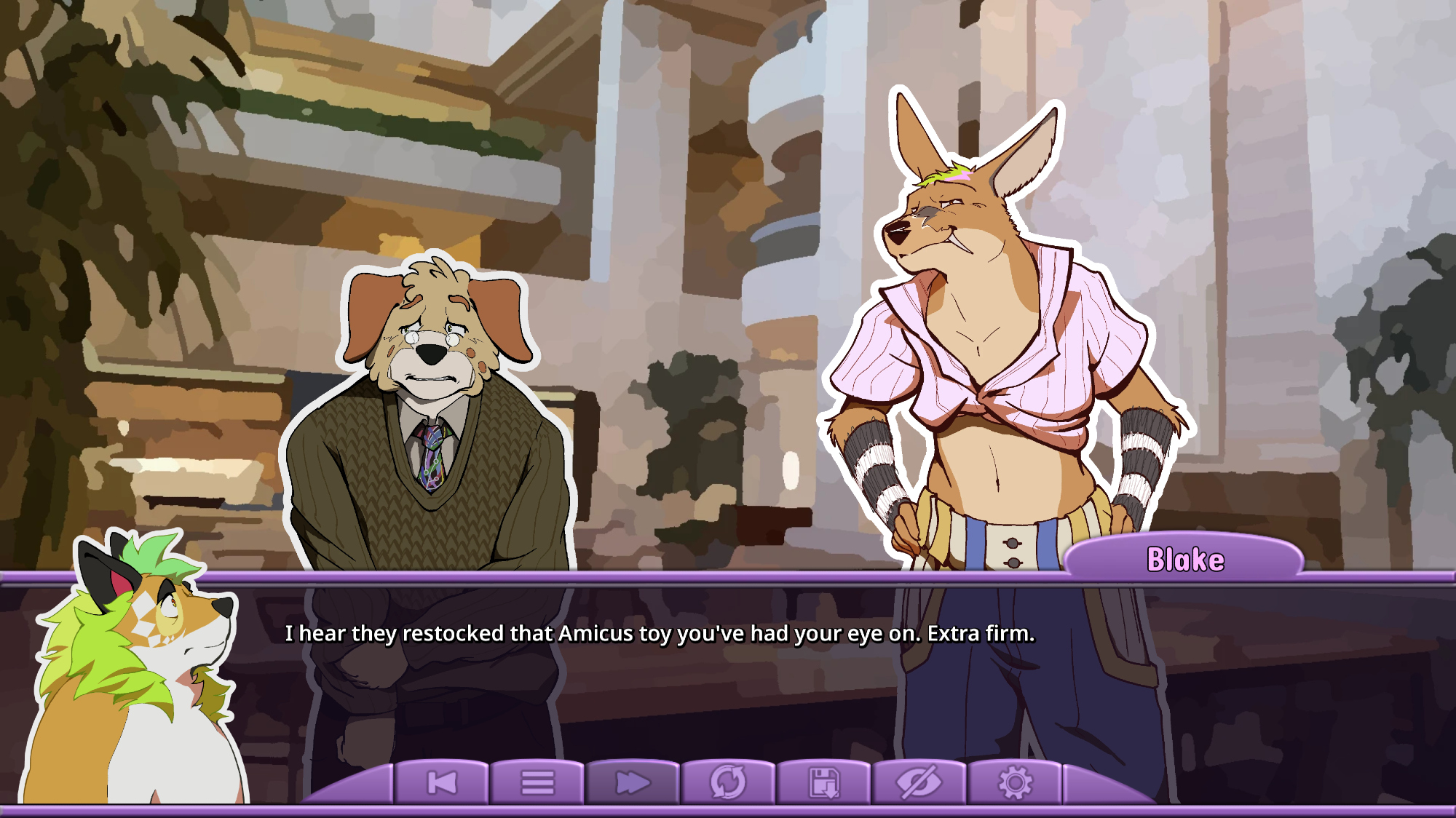1456x818 pixels.
Task: Open settings with the gear icon
Action: 1015,783
